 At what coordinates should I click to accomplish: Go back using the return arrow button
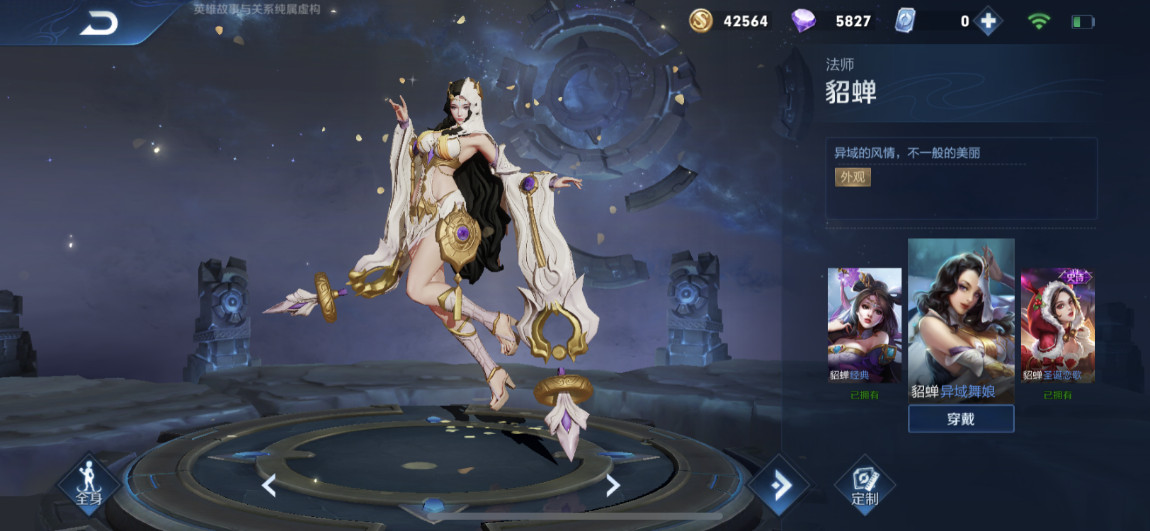[x=99, y=23]
